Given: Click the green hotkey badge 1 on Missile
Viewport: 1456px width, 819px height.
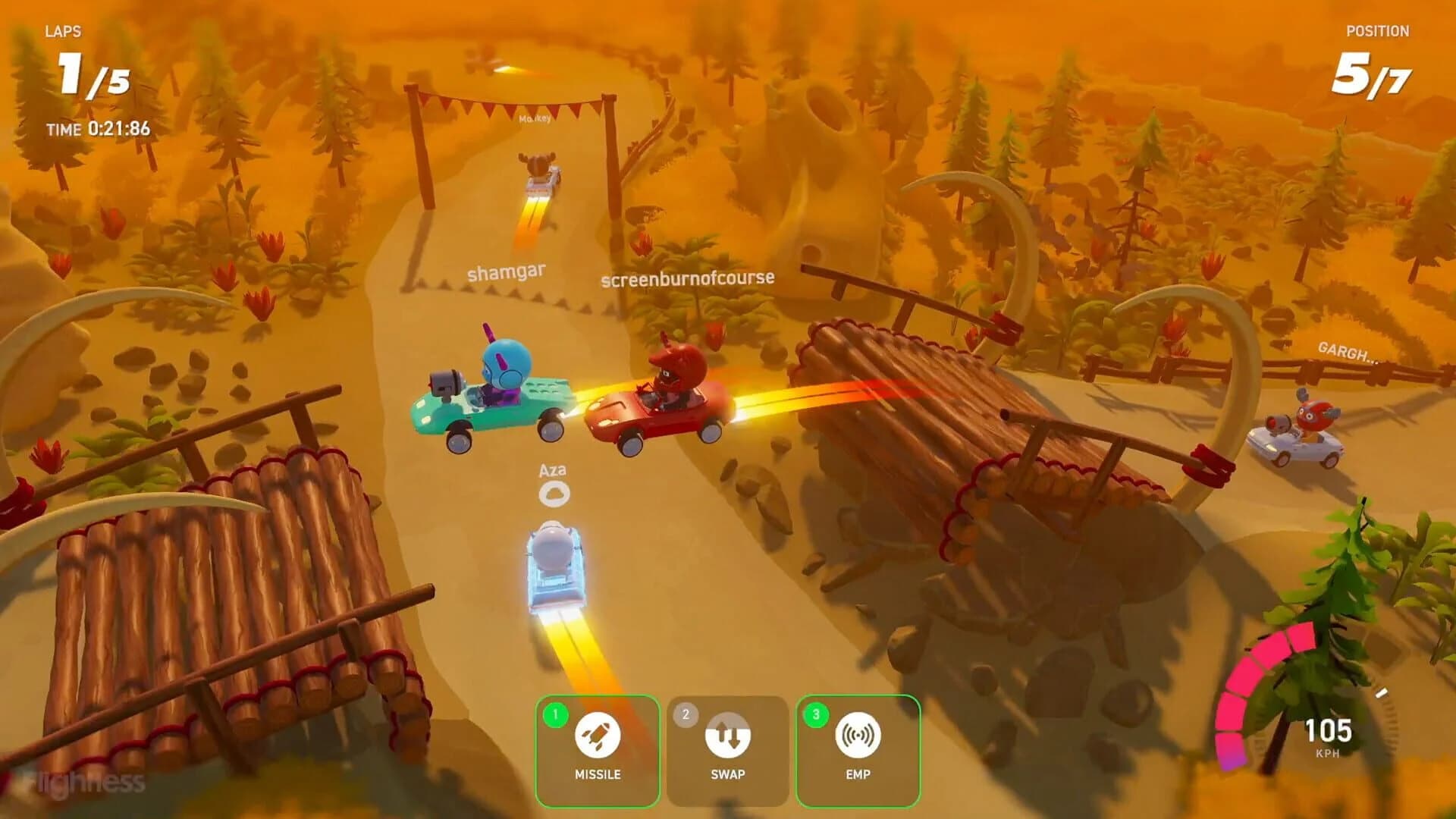Looking at the screenshot, I should [554, 714].
